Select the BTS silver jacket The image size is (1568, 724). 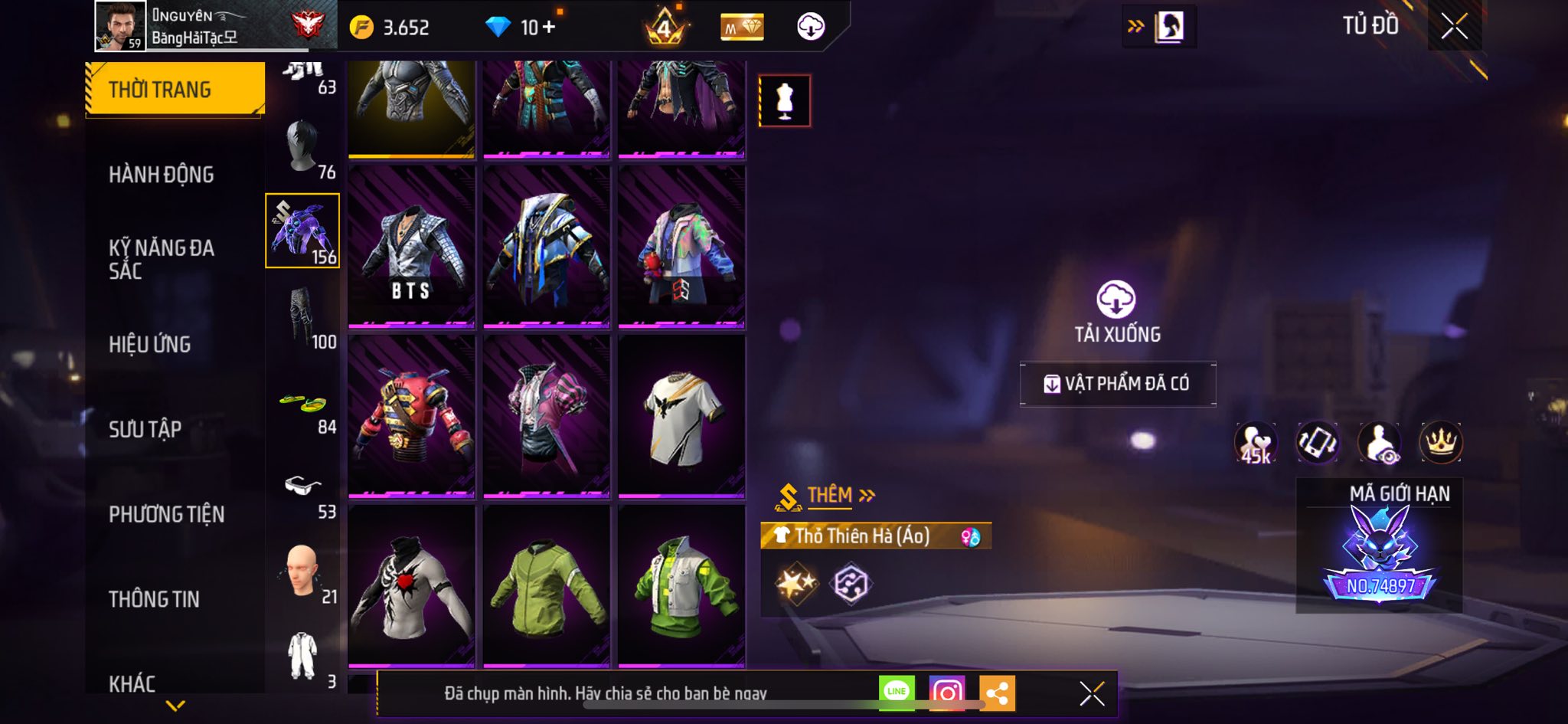[411, 247]
